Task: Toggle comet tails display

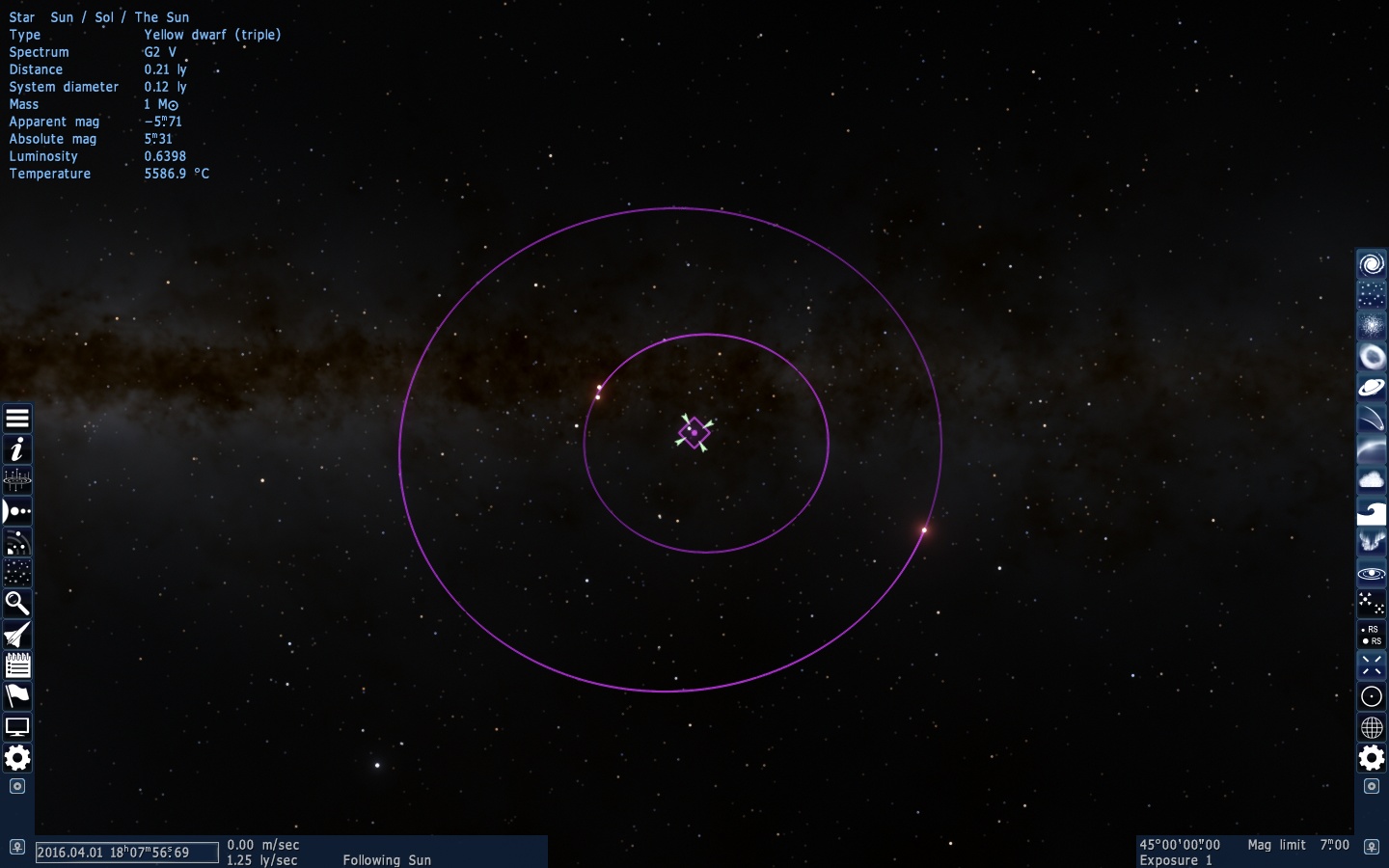Action: coord(1372,419)
